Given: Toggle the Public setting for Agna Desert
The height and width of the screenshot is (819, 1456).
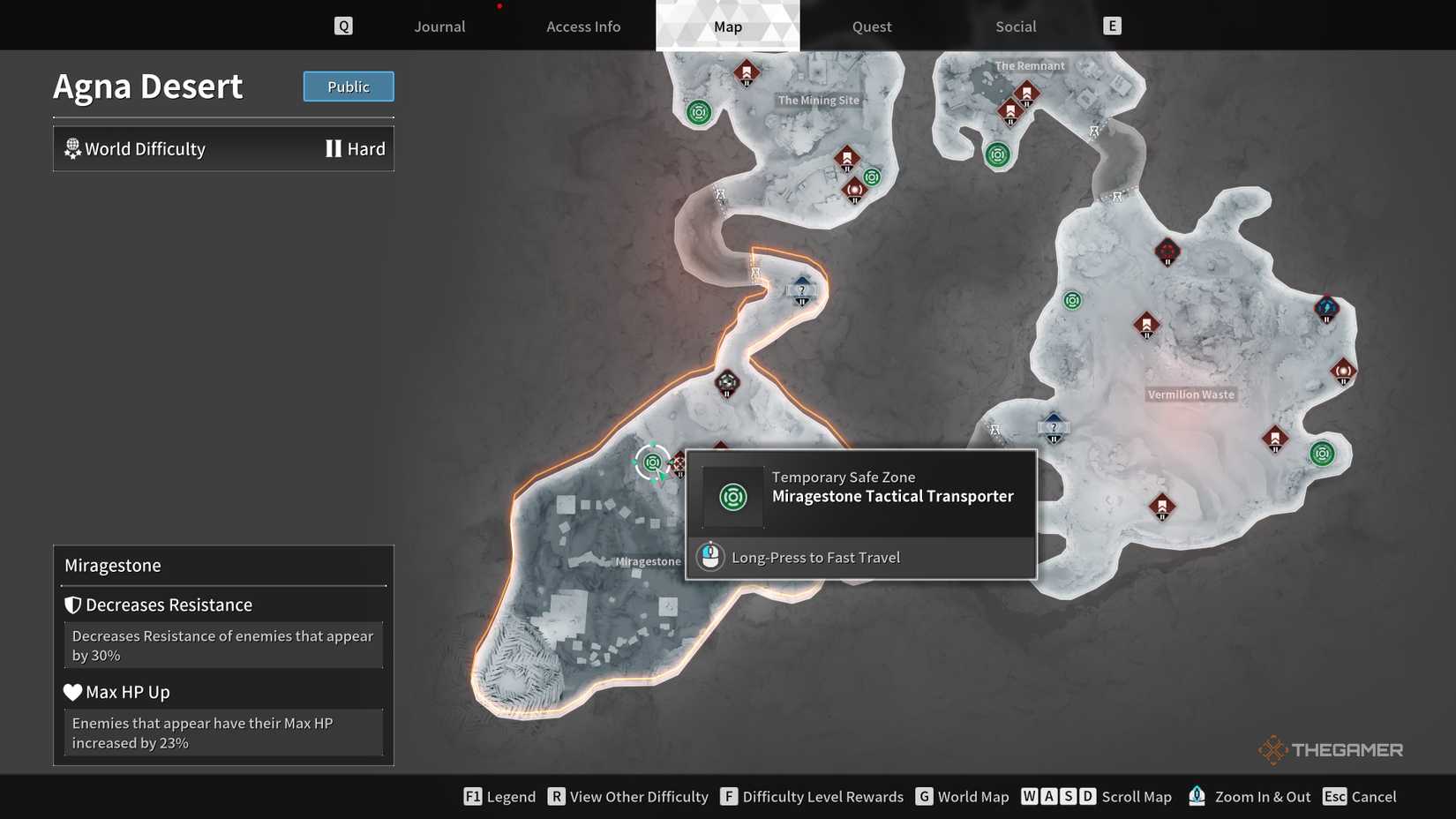Looking at the screenshot, I should pyautogui.click(x=348, y=86).
